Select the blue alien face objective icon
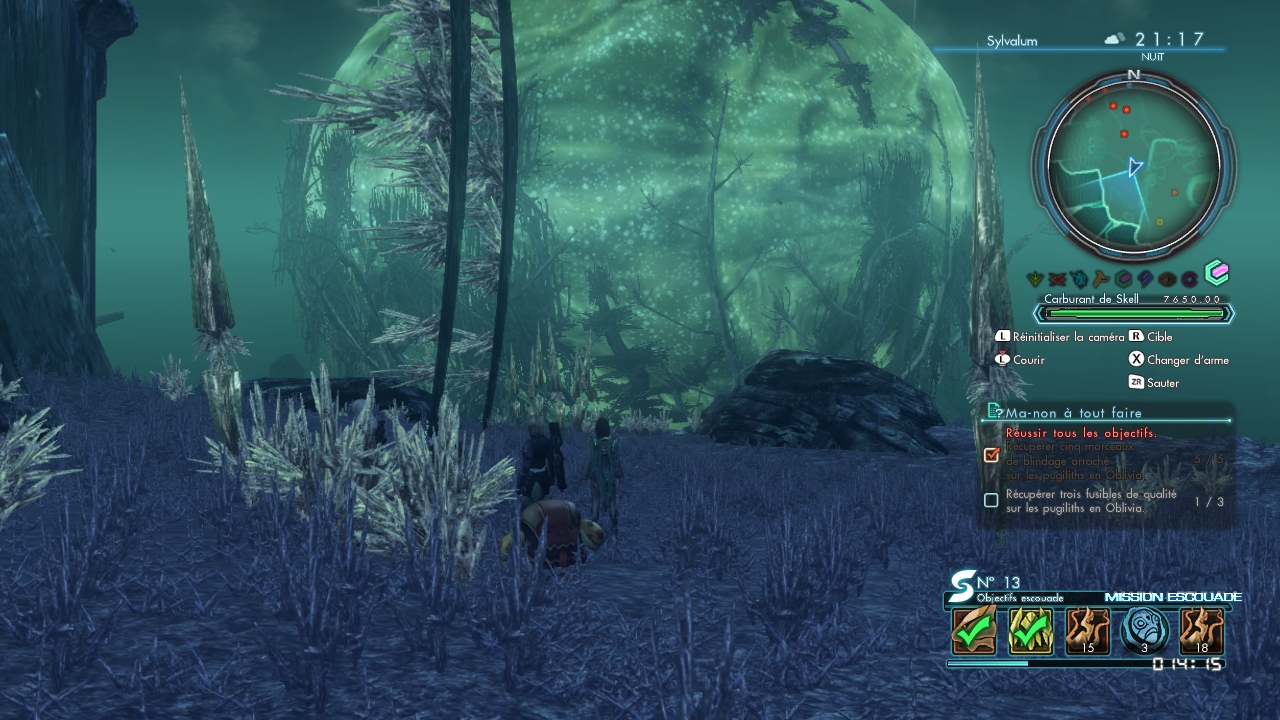The width and height of the screenshot is (1280, 720). point(1145,631)
